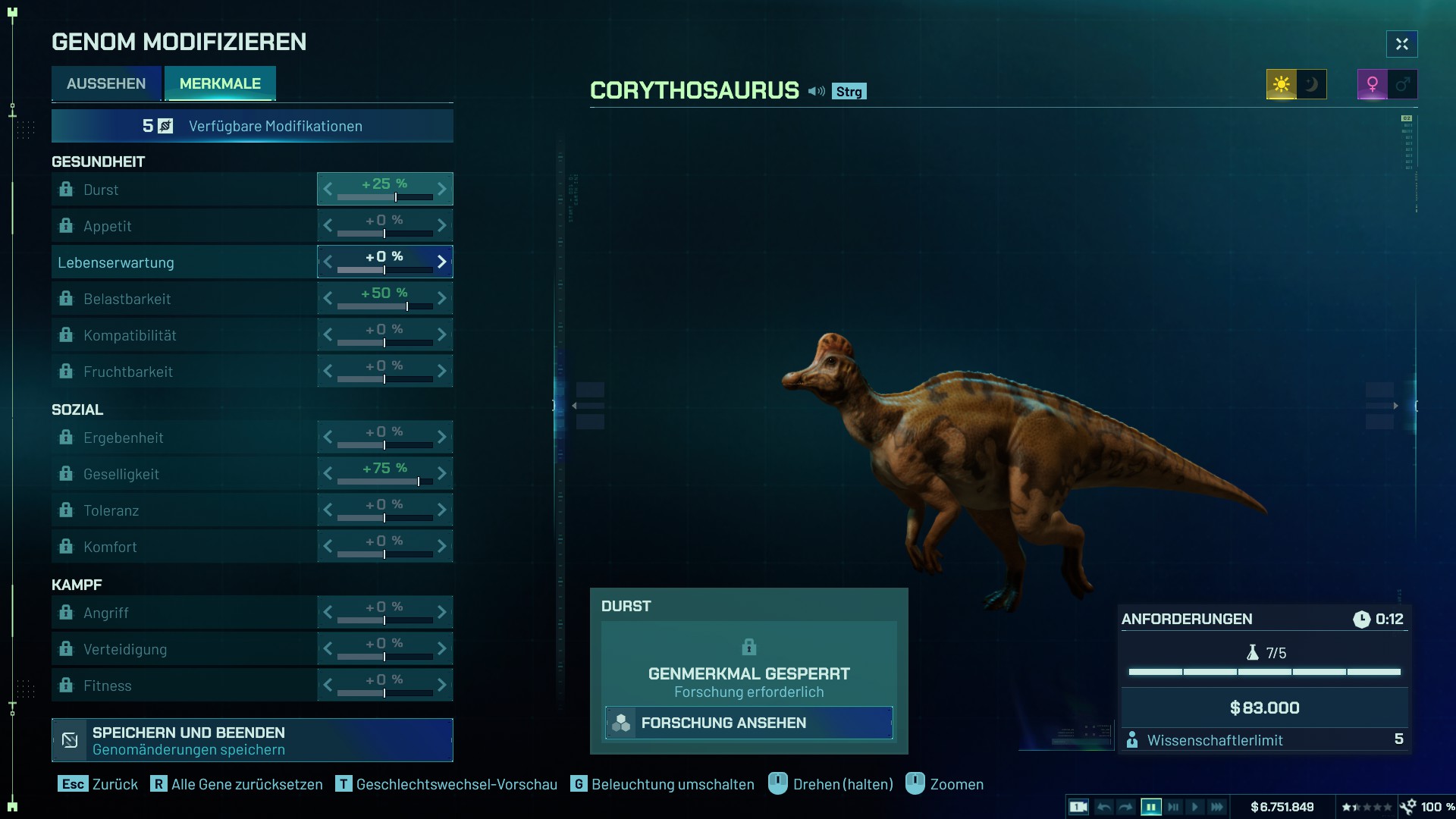This screenshot has width=1456, height=819.
Task: Increase the Lebenserwartung value with right arrow
Action: pyautogui.click(x=442, y=262)
